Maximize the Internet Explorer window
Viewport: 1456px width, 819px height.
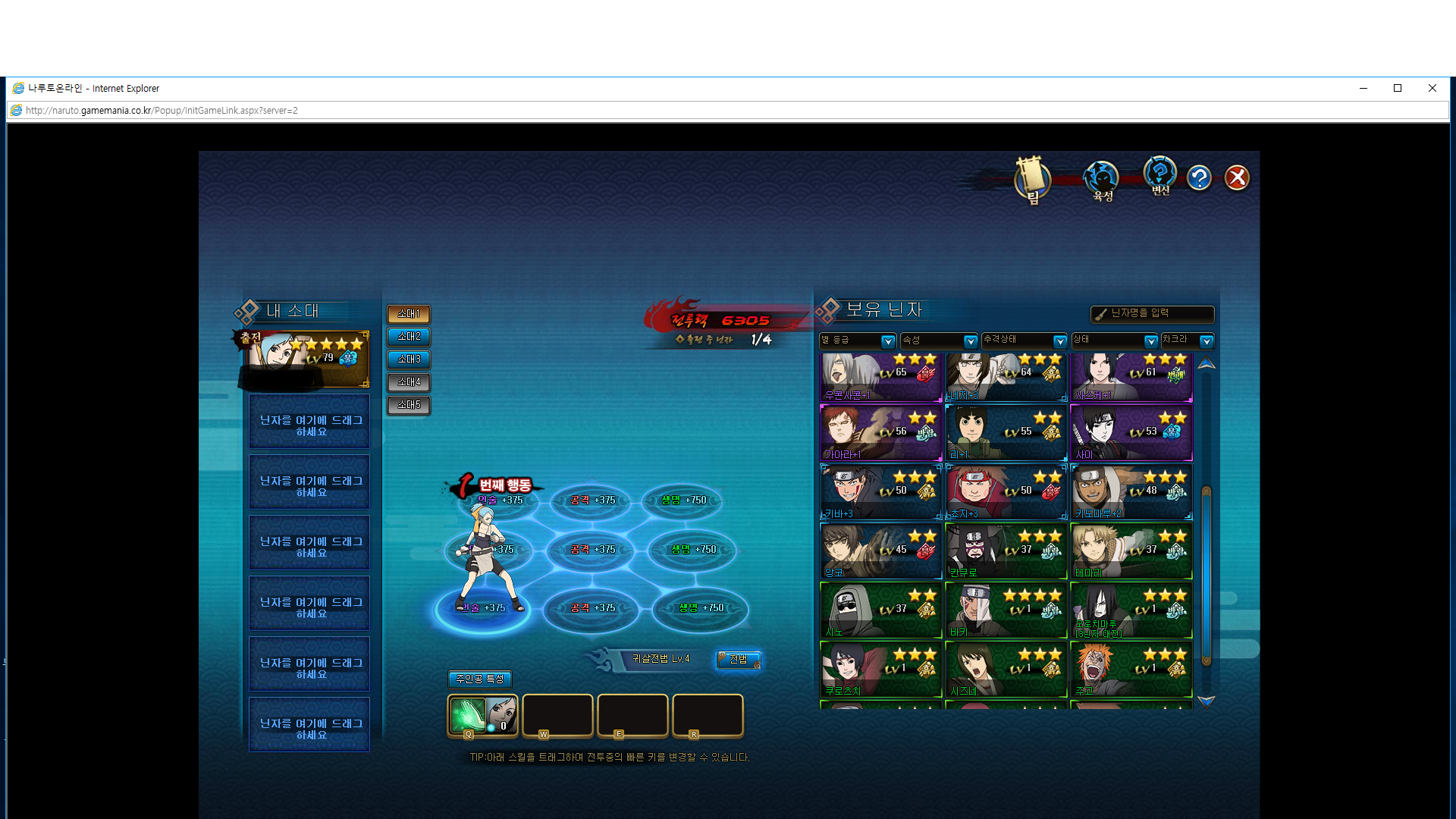point(1398,88)
